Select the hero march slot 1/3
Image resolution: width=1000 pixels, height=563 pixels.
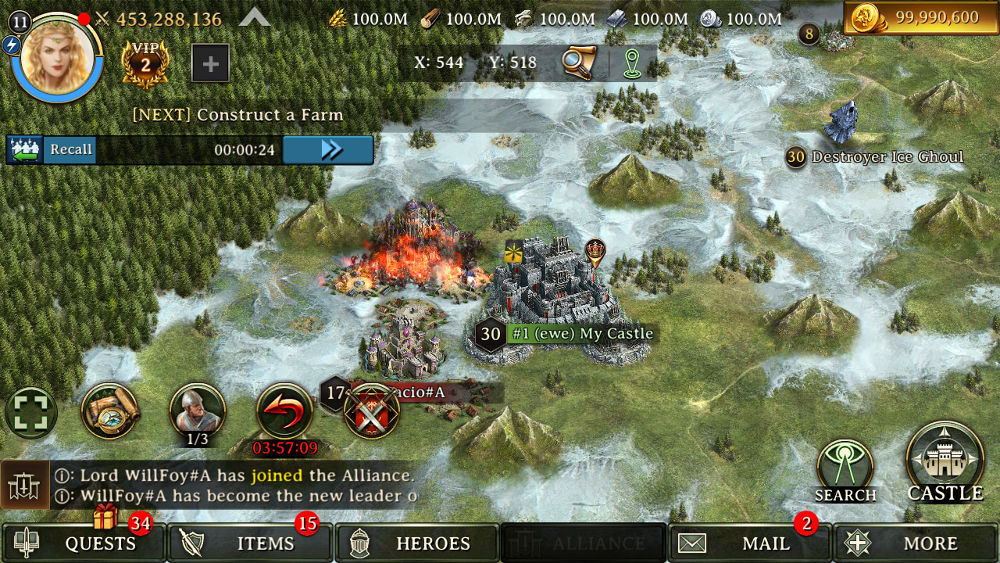pyautogui.click(x=197, y=413)
